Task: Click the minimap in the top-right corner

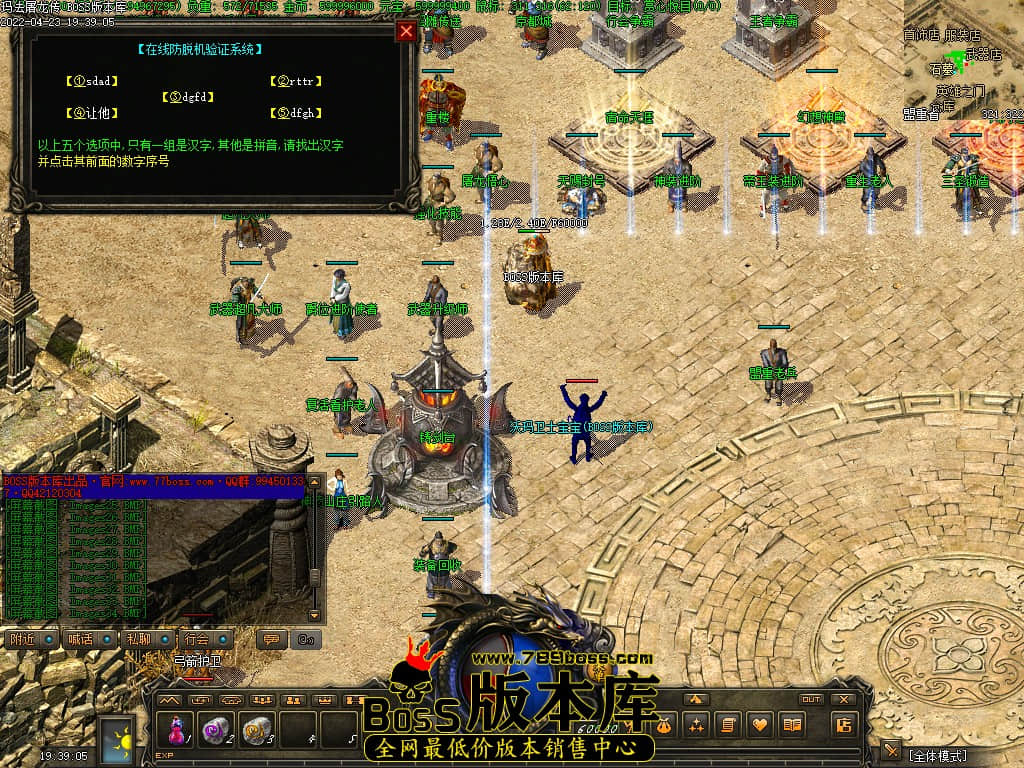Action: coord(962,60)
